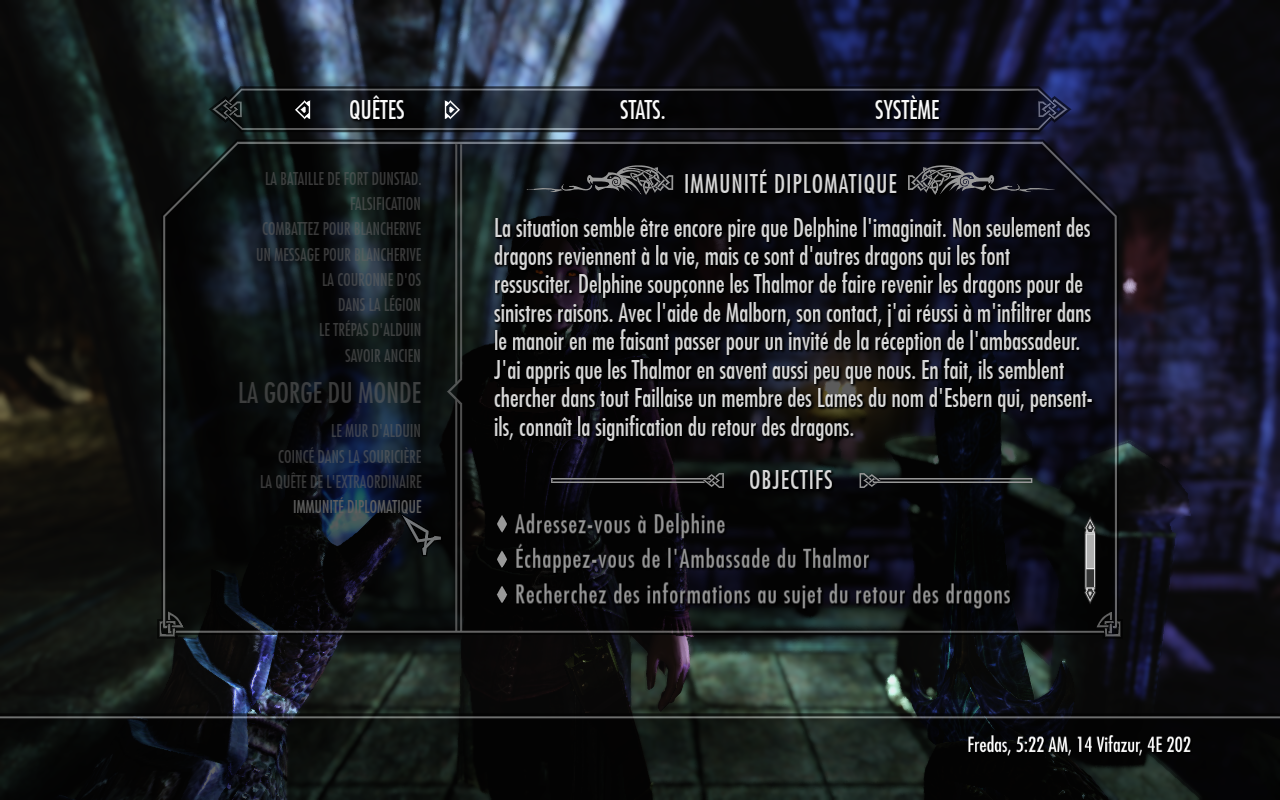The image size is (1280, 800).
Task: Choose quest Combattez pour Blancherive
Action: point(342,229)
